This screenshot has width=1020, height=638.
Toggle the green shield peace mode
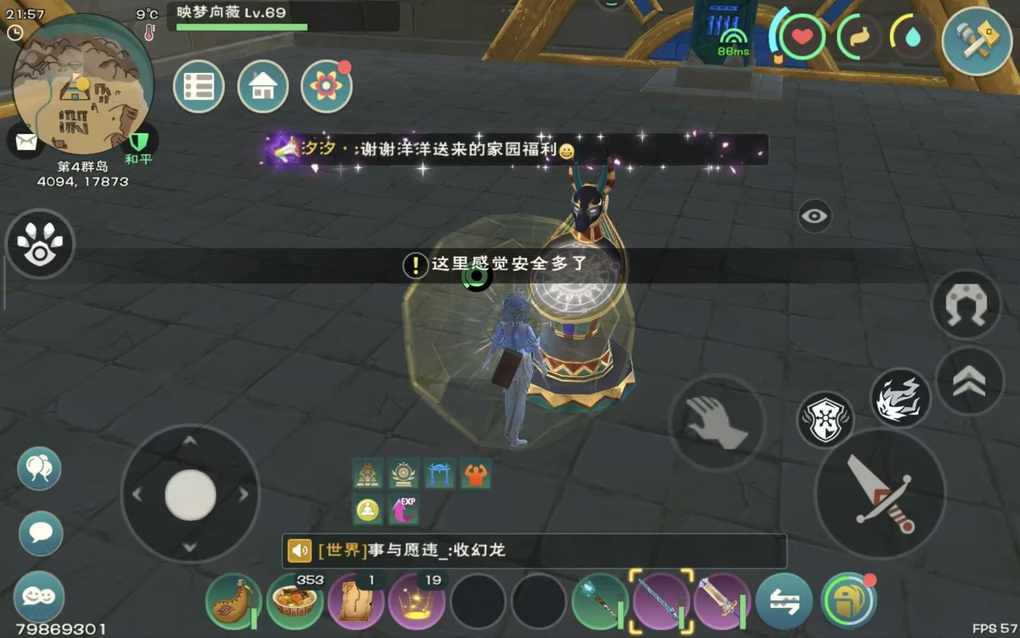tap(138, 142)
